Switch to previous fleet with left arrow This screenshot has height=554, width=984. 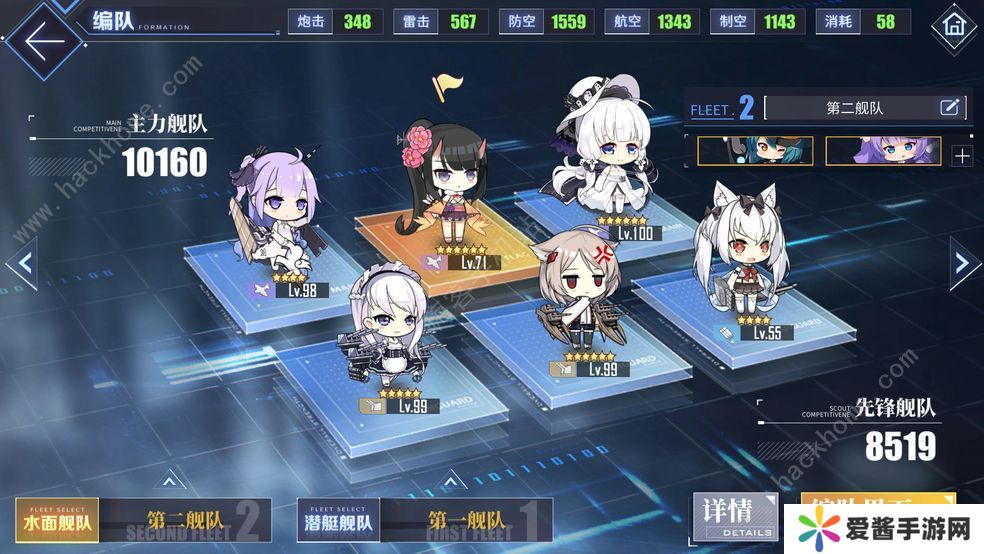coord(23,264)
